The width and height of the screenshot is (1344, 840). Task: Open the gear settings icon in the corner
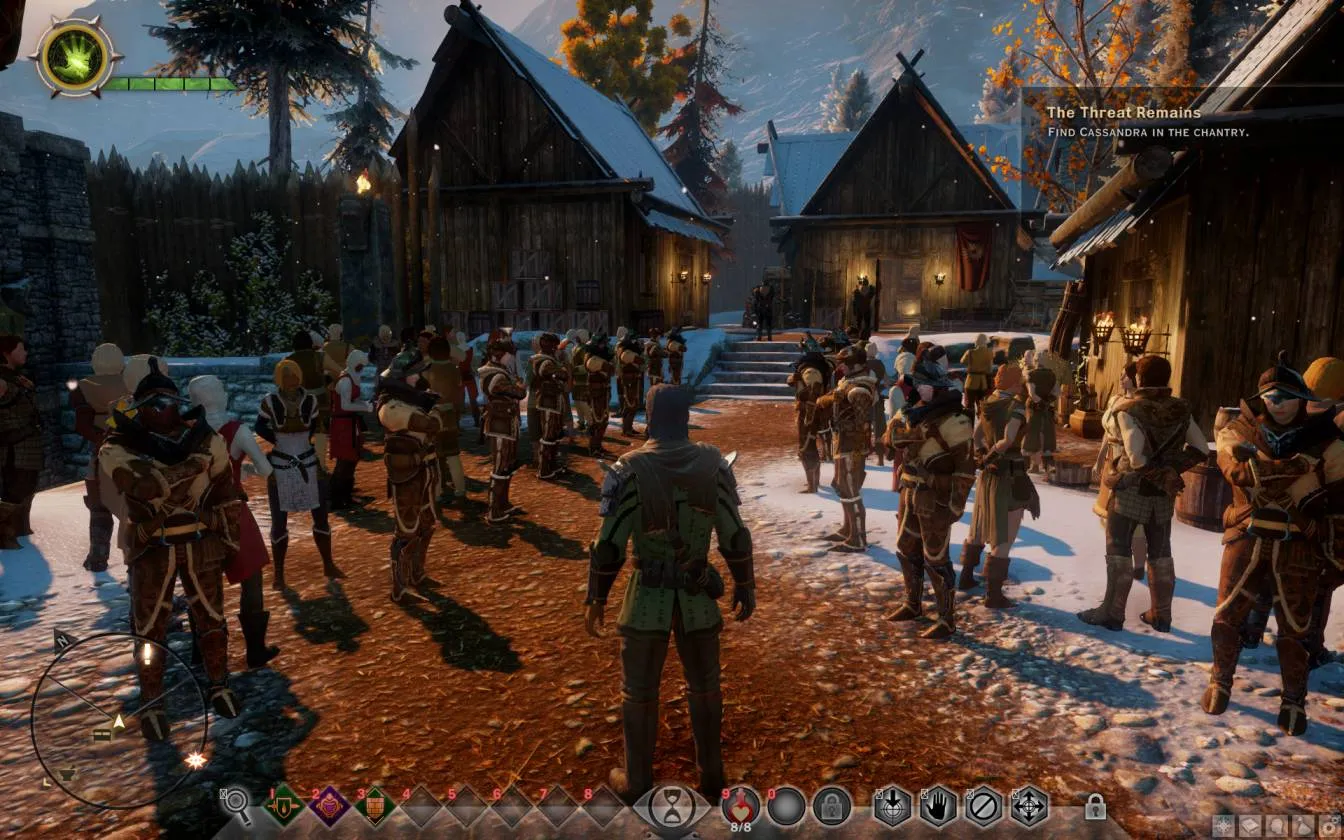1331,826
